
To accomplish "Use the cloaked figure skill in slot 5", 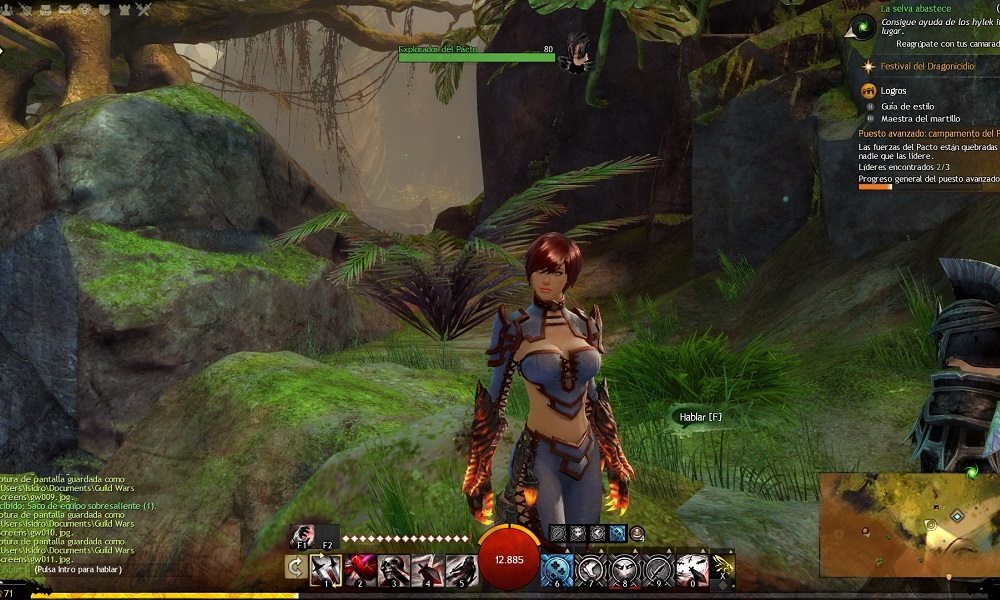I will (459, 569).
